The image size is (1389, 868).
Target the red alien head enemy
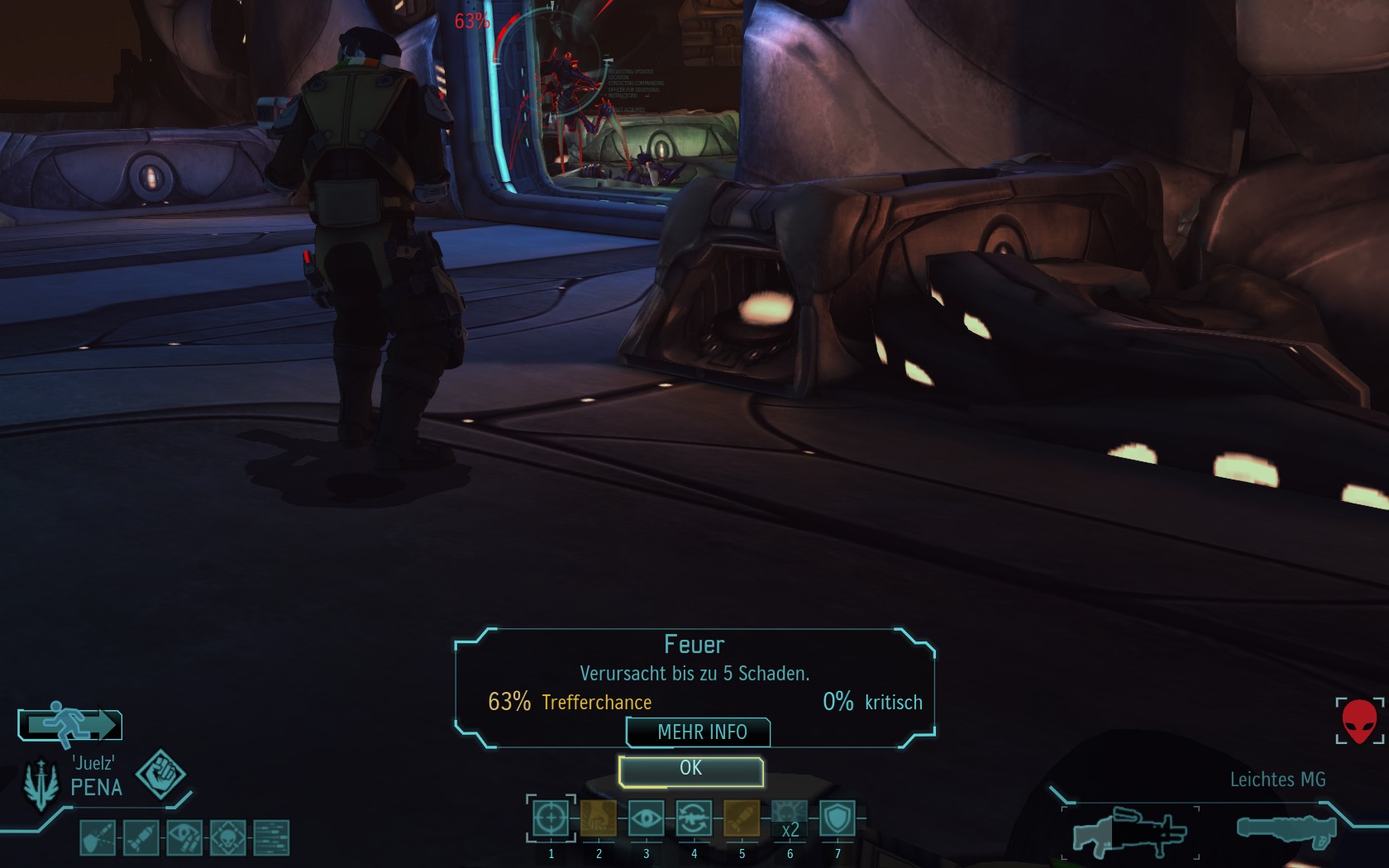(1359, 721)
